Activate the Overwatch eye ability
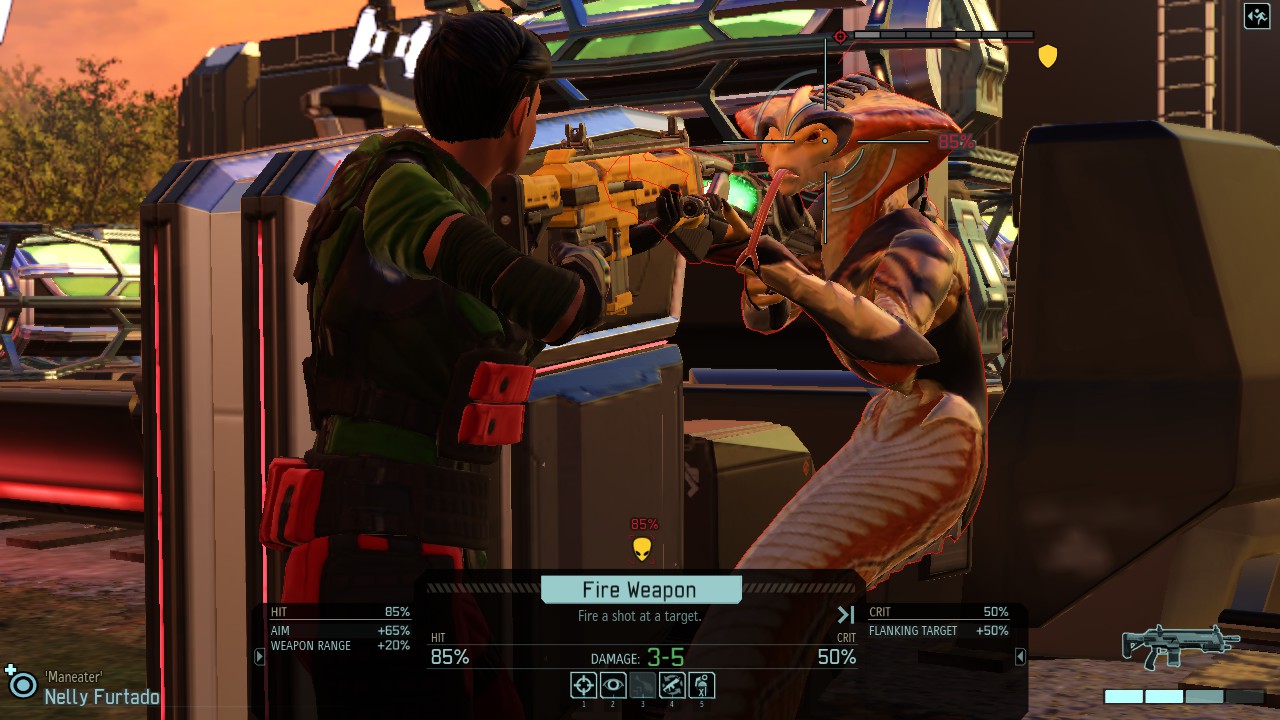 click(613, 685)
